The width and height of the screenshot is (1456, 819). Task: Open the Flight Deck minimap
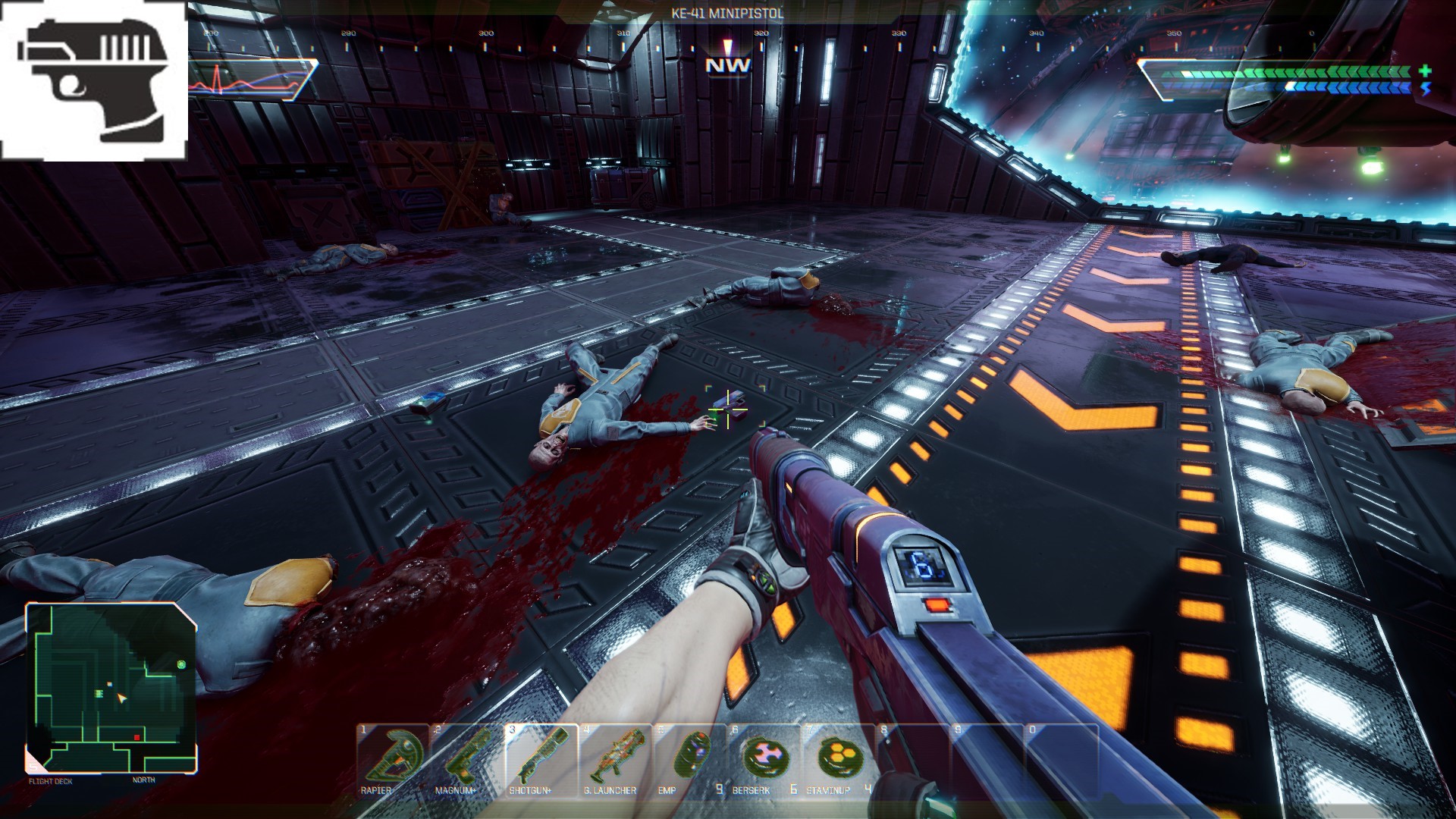(112, 687)
